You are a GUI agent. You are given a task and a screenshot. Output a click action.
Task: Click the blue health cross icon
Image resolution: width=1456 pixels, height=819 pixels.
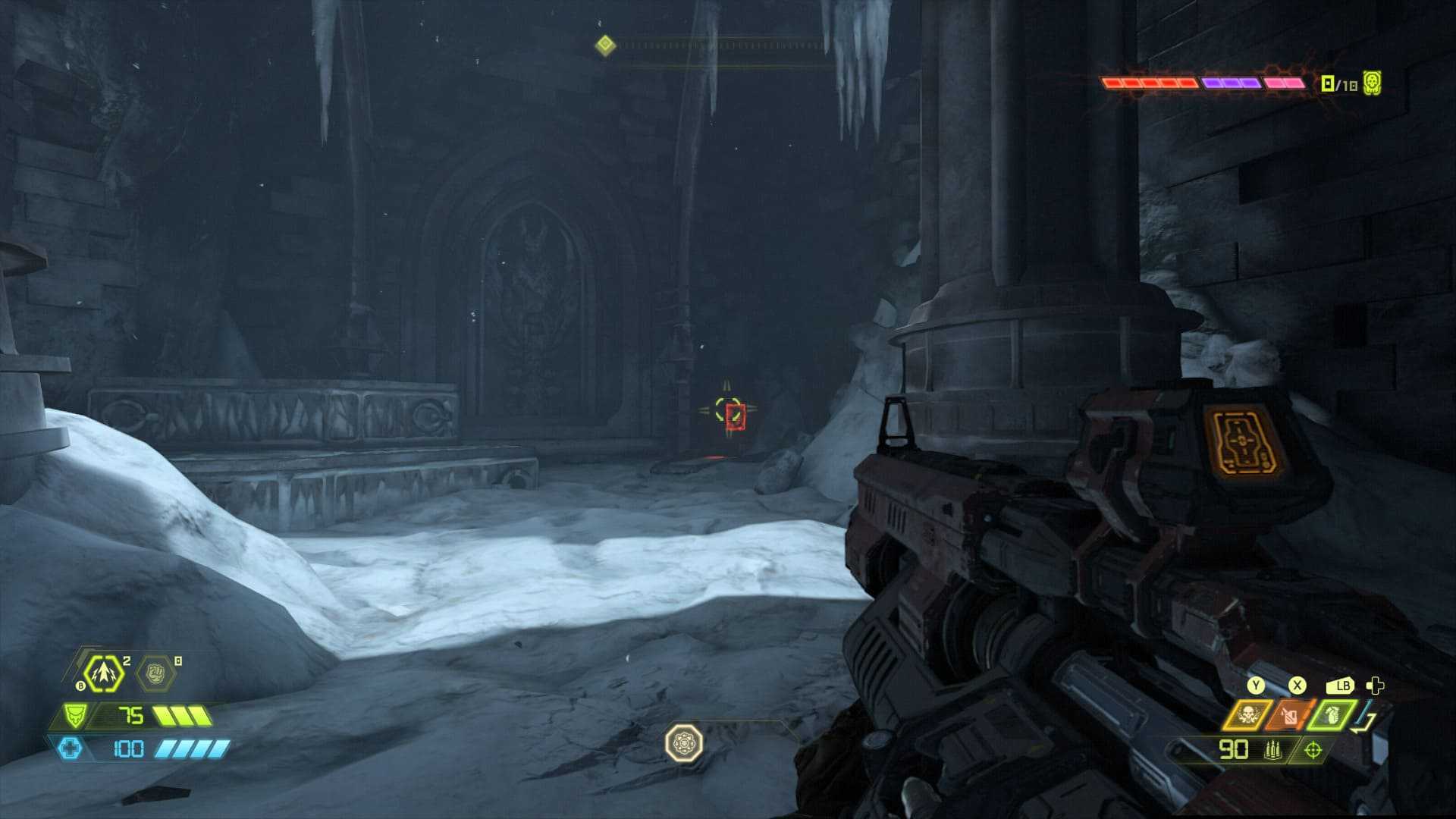pos(70,748)
